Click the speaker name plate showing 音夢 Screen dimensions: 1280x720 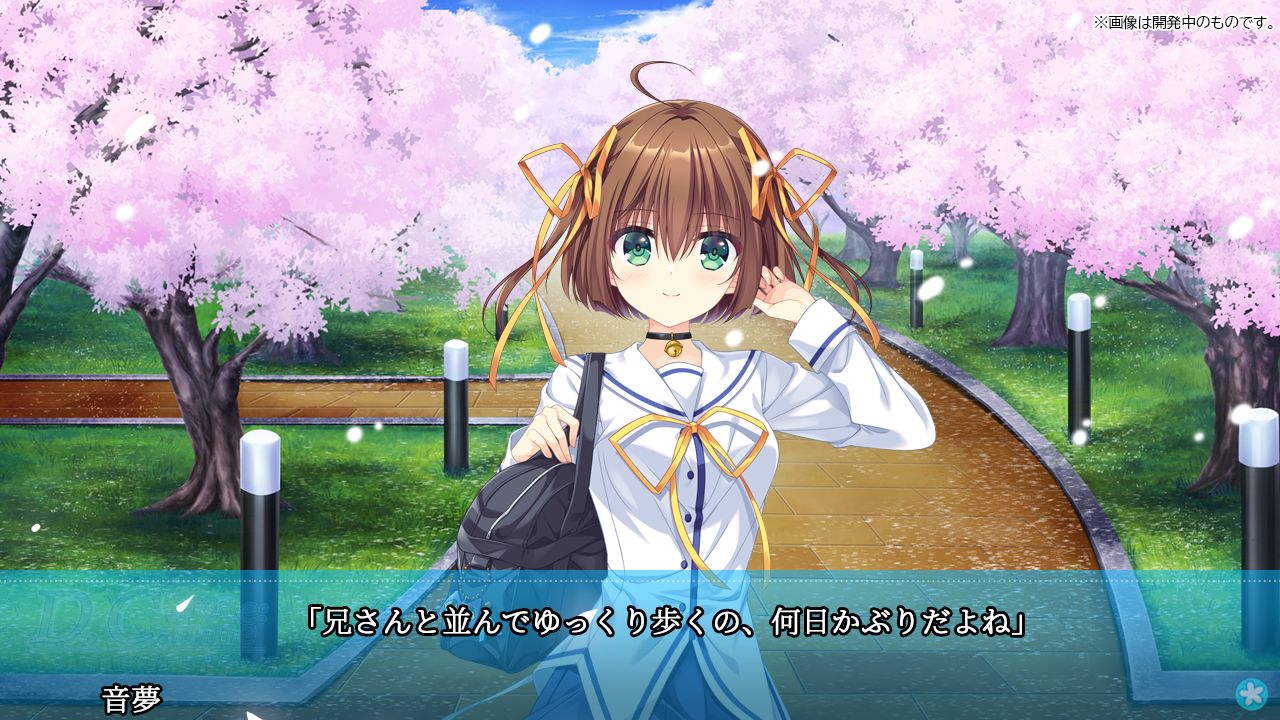pyautogui.click(x=130, y=695)
